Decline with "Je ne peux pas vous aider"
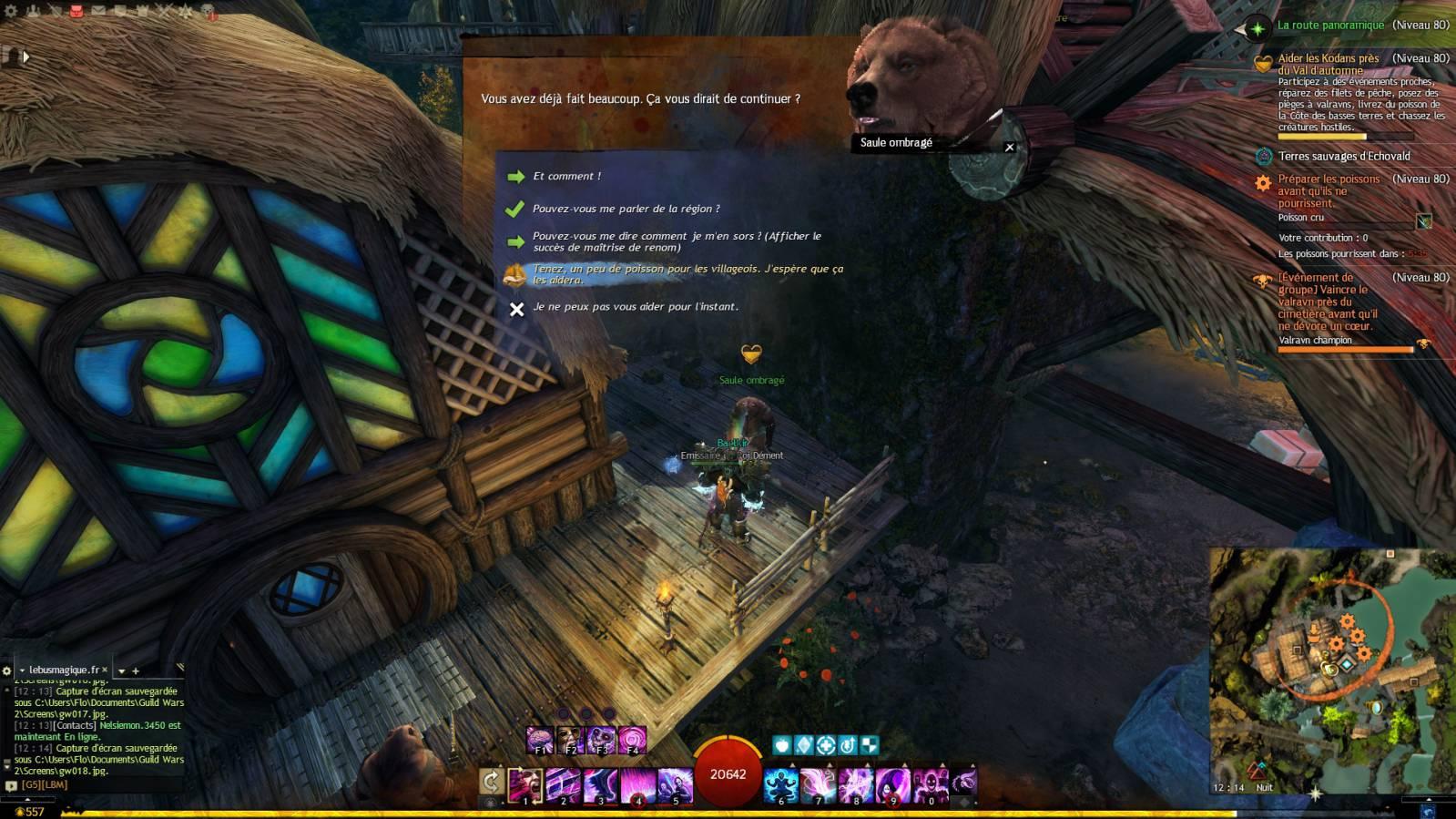The width and height of the screenshot is (1456, 819). [x=635, y=307]
